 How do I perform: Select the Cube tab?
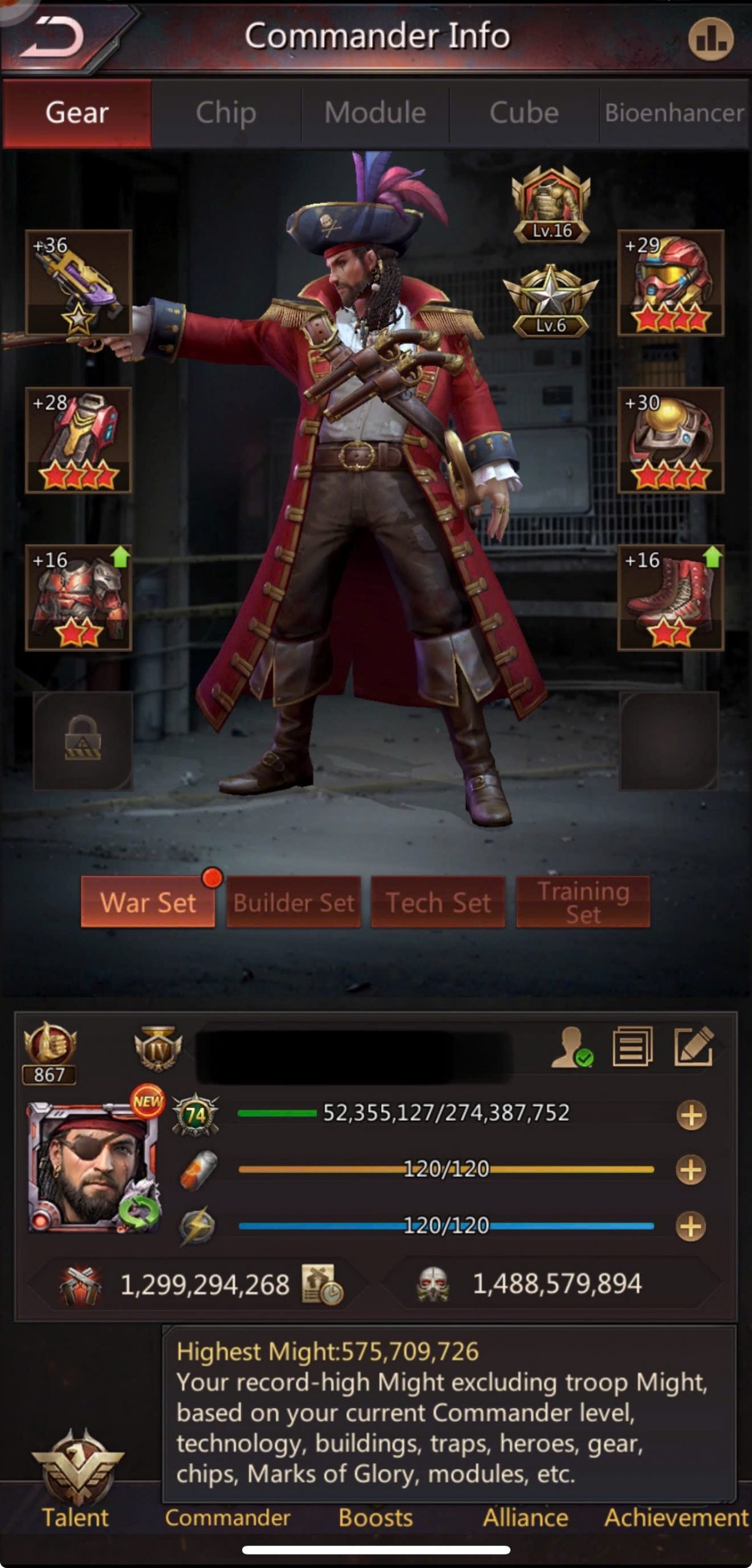tap(524, 113)
